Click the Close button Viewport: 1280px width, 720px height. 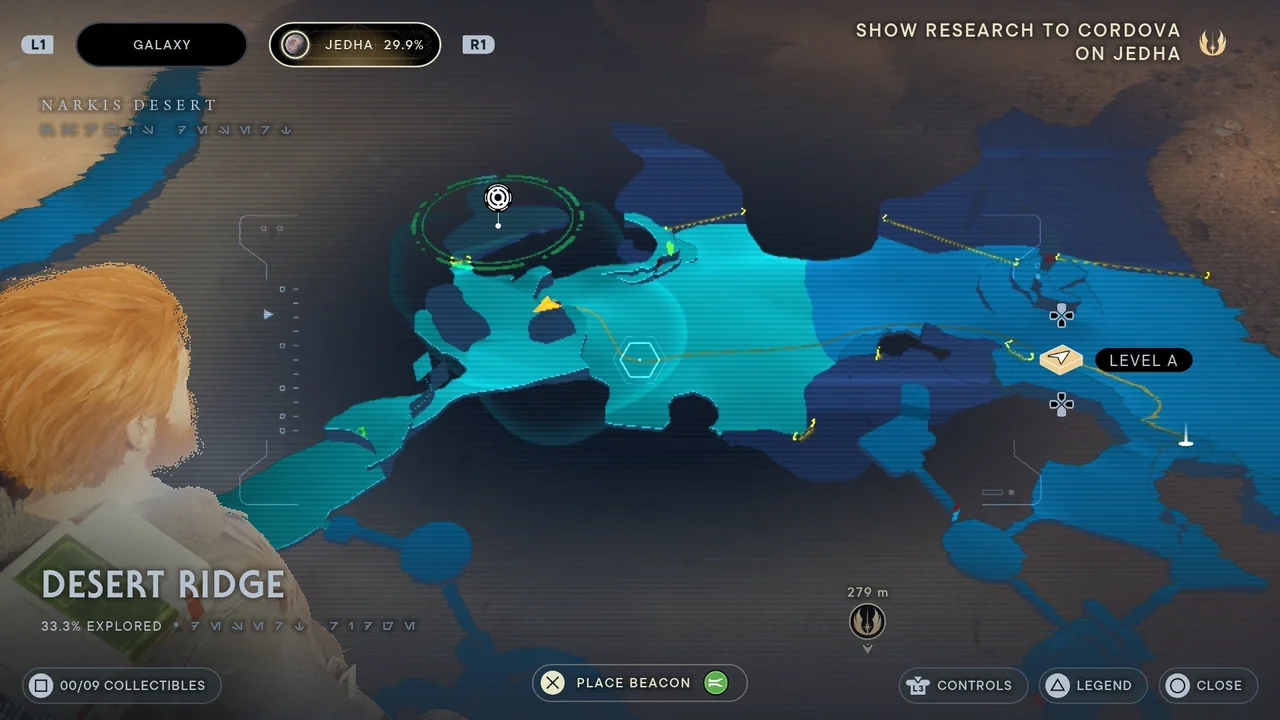[x=1207, y=685]
